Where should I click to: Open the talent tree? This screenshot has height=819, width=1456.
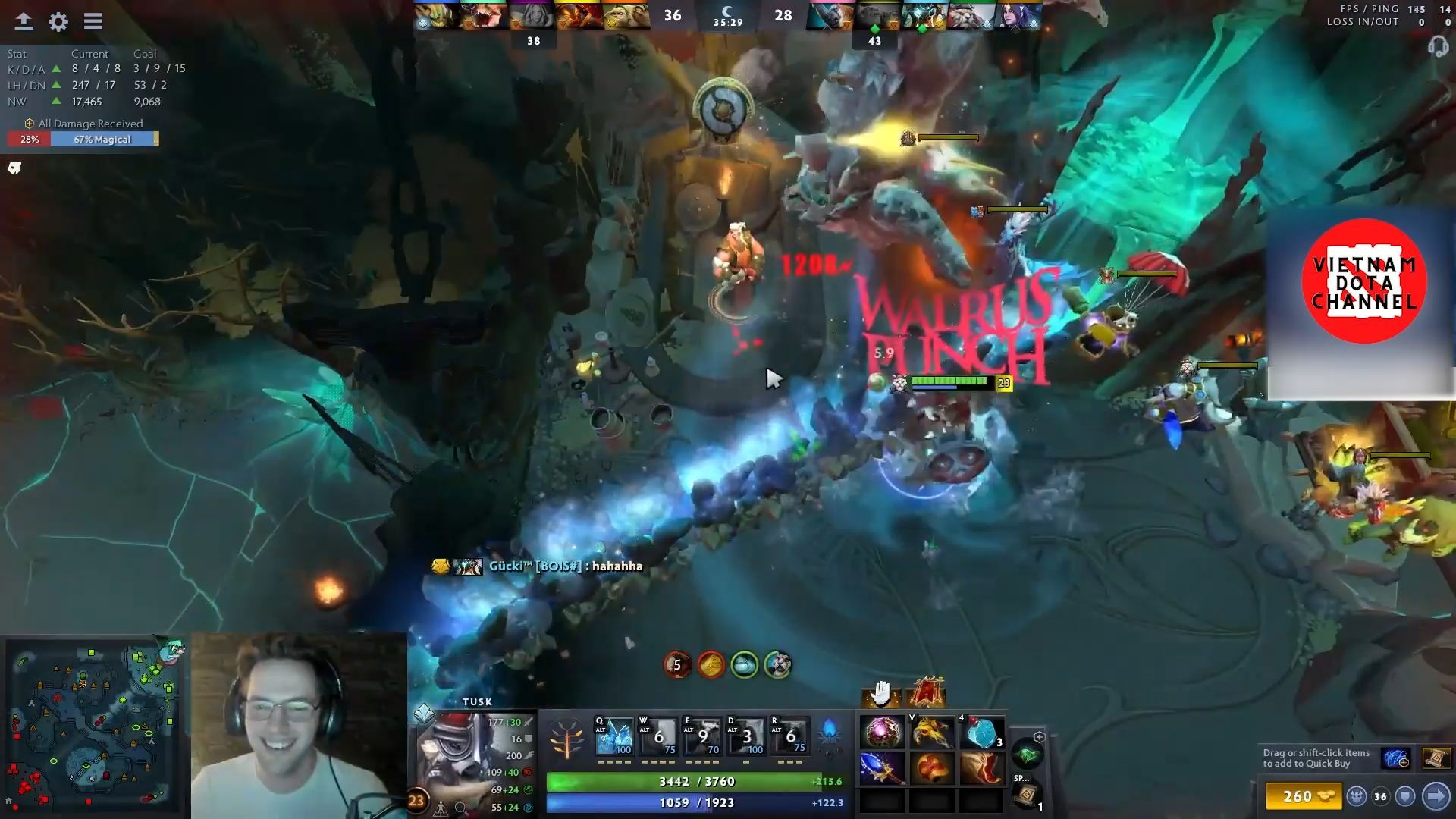click(567, 738)
